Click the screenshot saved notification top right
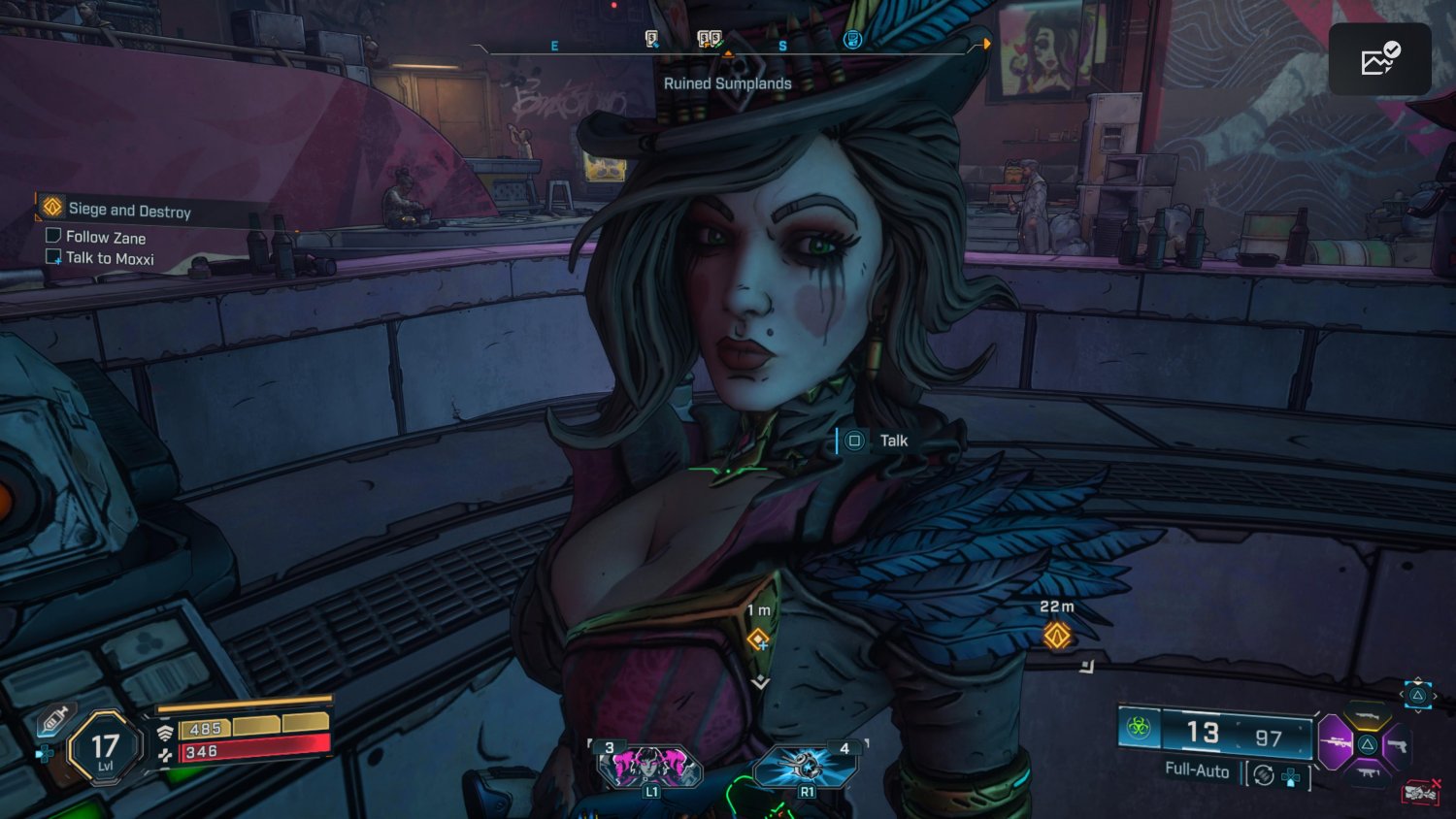 tap(1379, 58)
